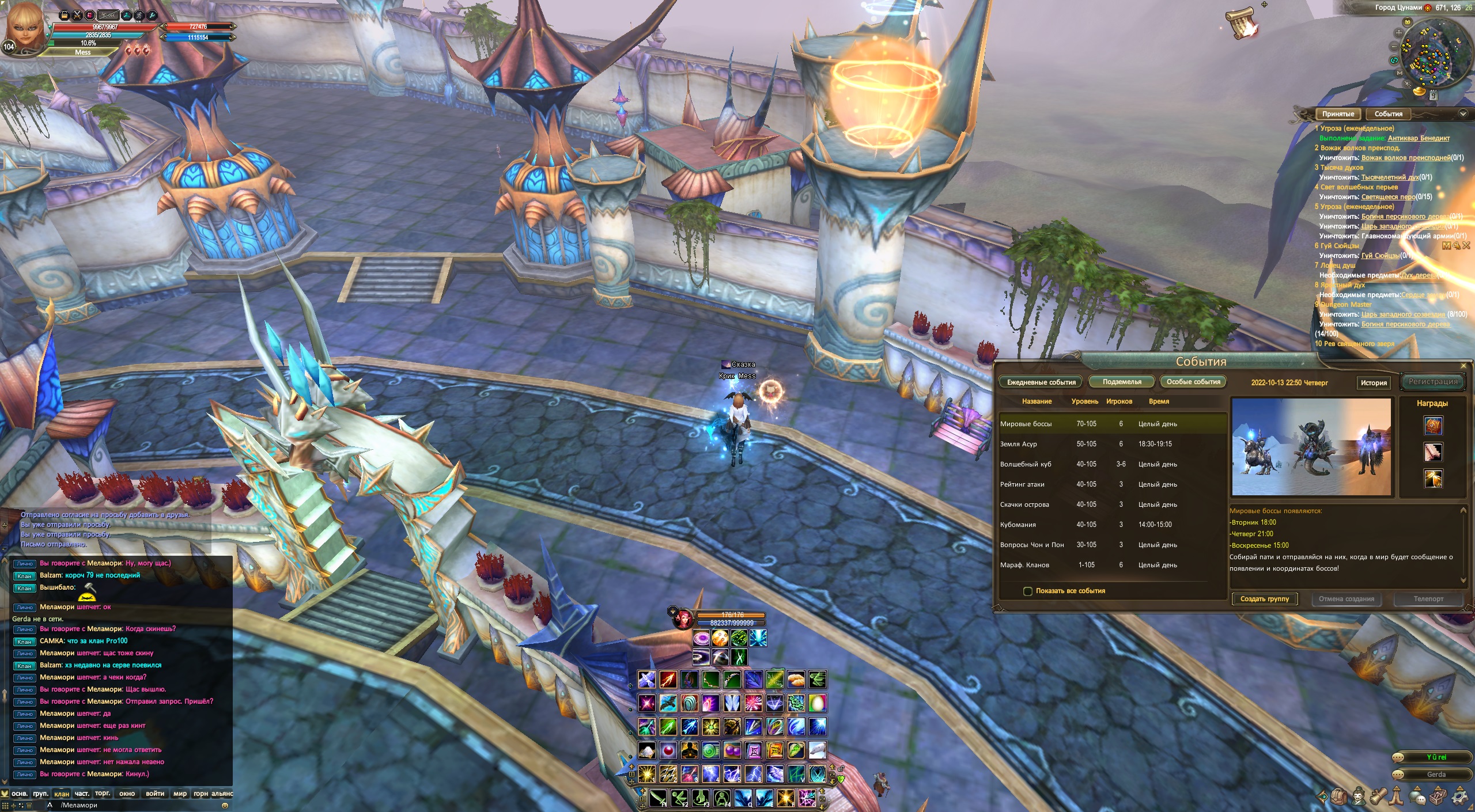Click the История button
Screen dimensions: 1475x812
(x=1374, y=383)
